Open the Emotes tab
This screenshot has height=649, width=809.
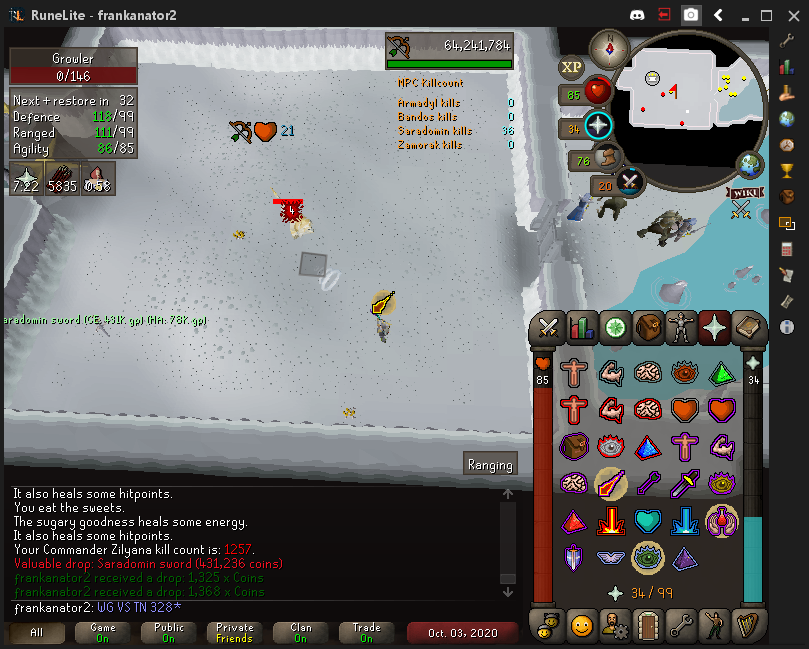(718, 627)
